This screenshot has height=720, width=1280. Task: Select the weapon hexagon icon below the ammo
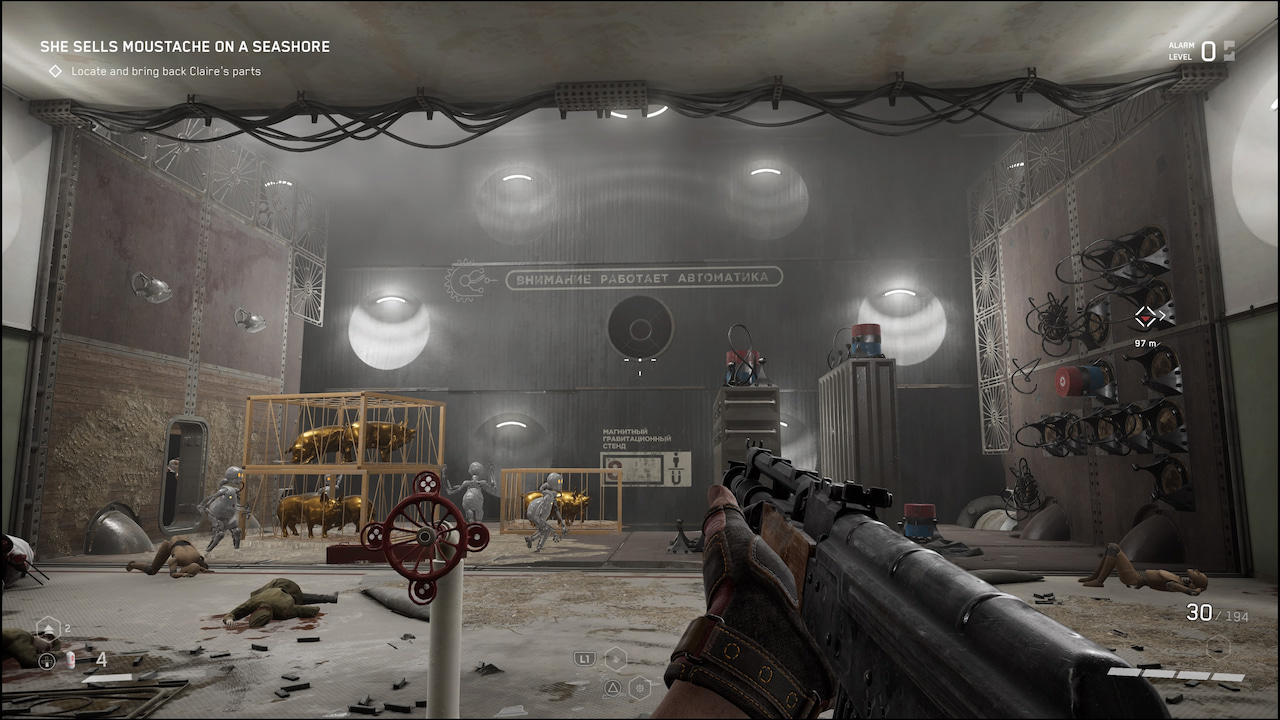point(1217,647)
